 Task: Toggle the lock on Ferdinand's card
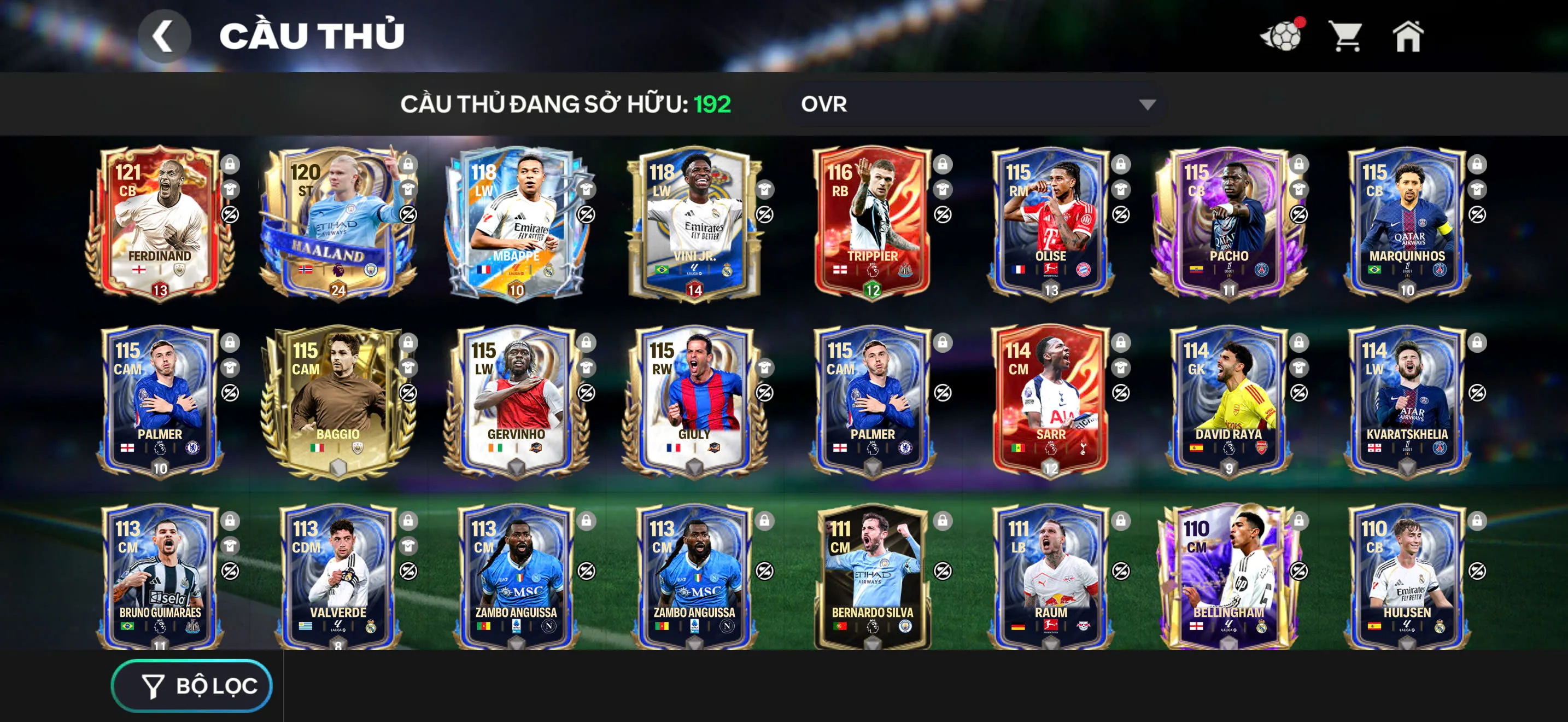click(231, 165)
